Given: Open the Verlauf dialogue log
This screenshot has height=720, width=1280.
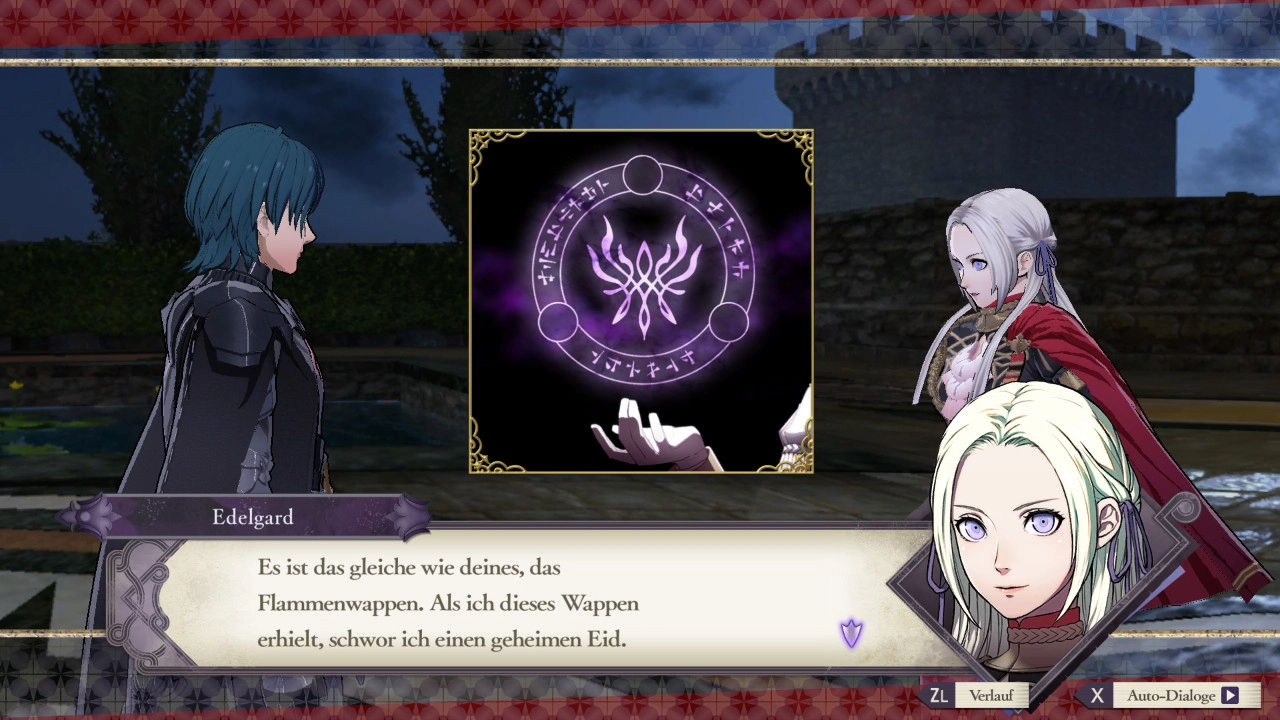Looking at the screenshot, I should click(990, 695).
